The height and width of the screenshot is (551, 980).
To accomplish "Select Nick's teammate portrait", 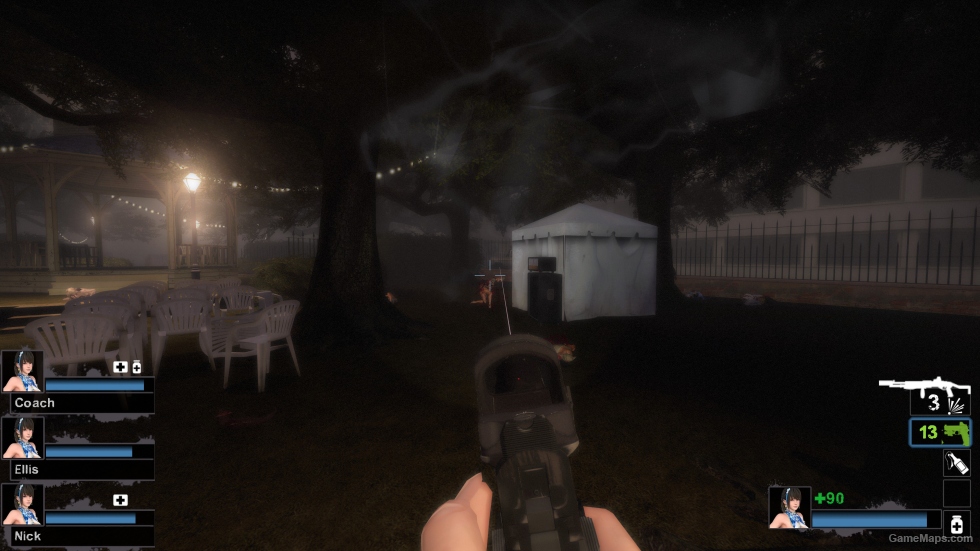I will 22,504.
